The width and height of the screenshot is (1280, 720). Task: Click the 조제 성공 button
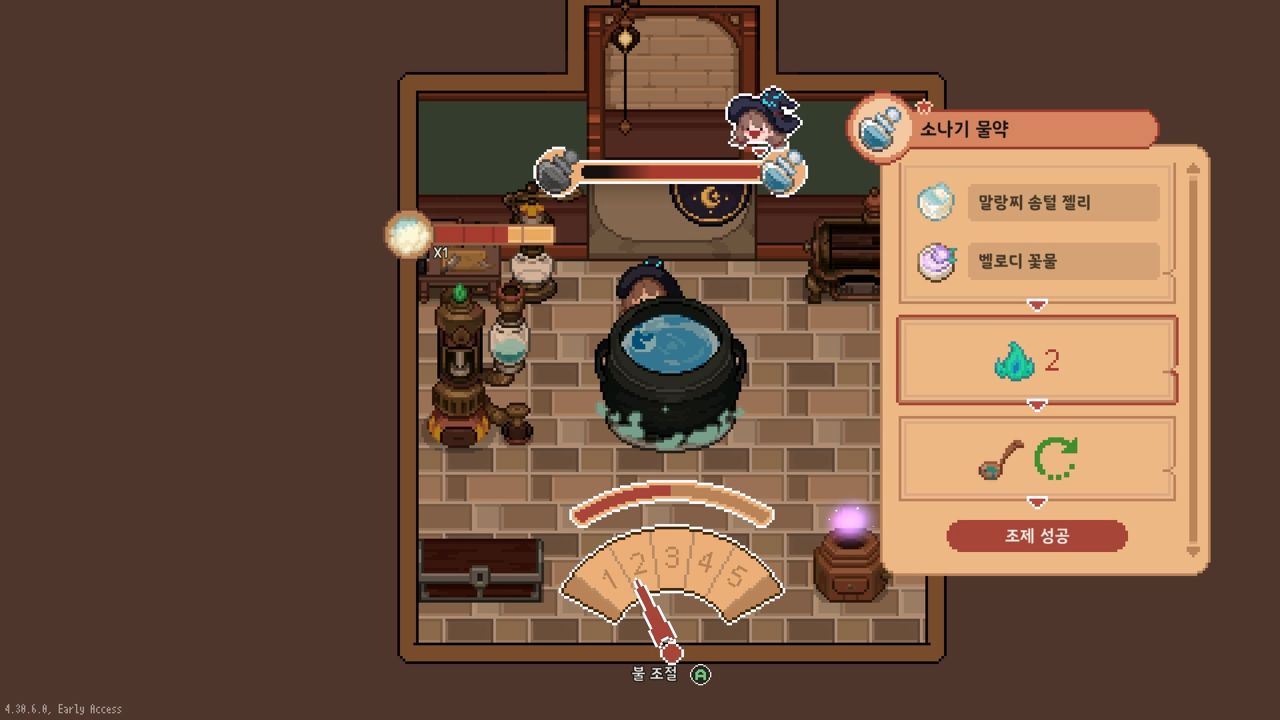[1036, 536]
